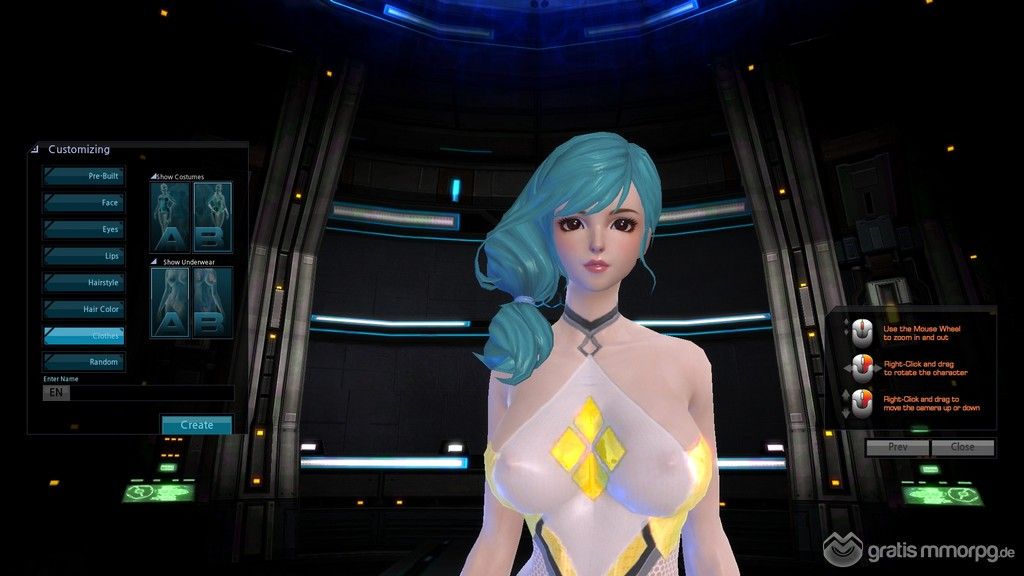Select the Face customization button
This screenshot has height=576, width=1024.
(84, 203)
